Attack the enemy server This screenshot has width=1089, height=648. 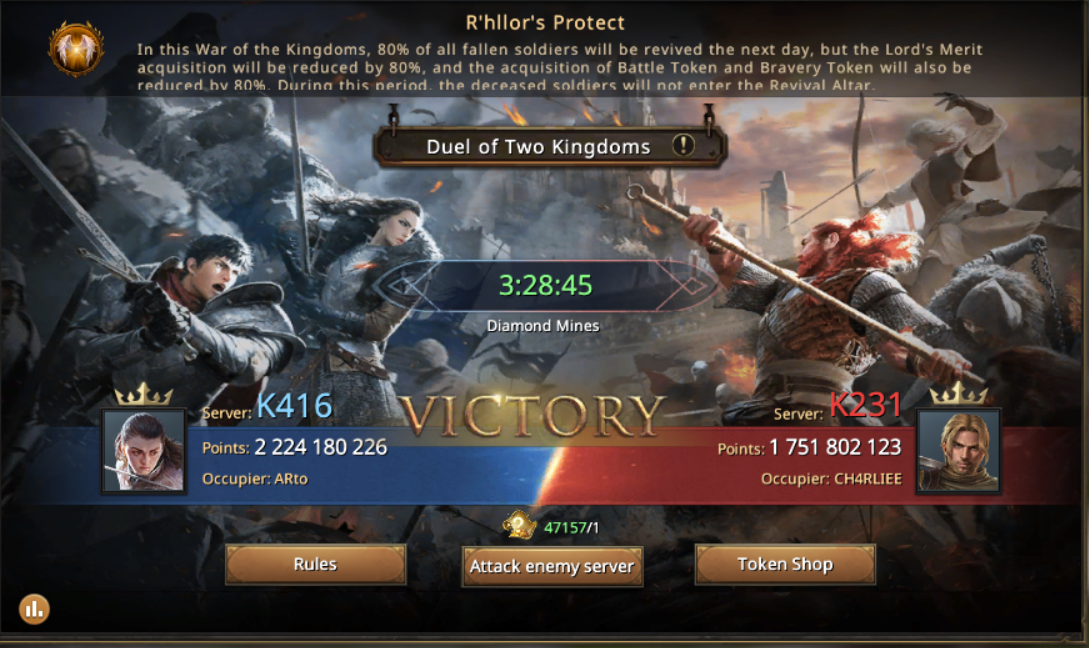click(x=552, y=566)
